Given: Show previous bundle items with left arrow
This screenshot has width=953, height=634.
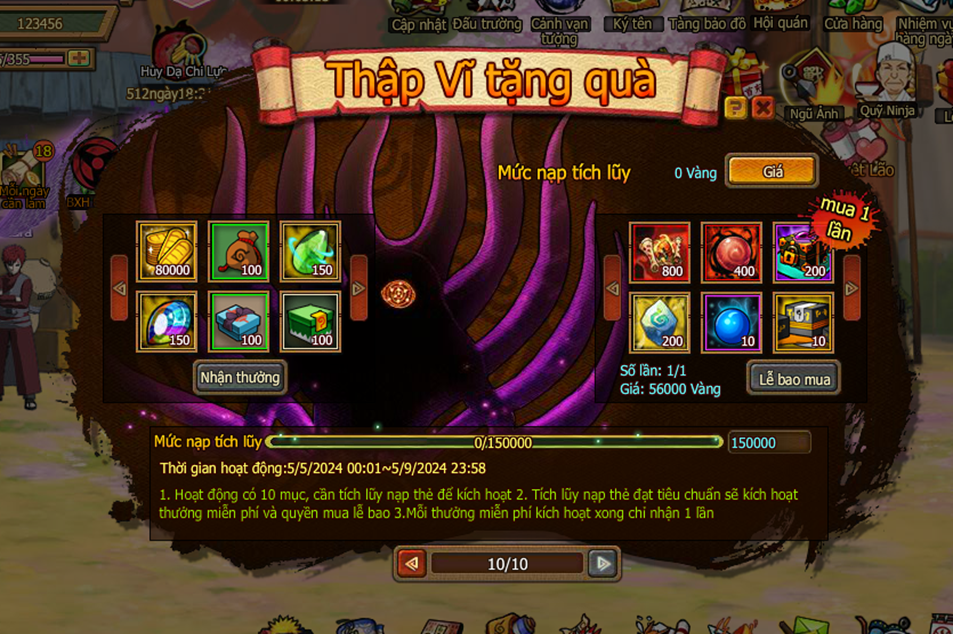Looking at the screenshot, I should click(610, 288).
